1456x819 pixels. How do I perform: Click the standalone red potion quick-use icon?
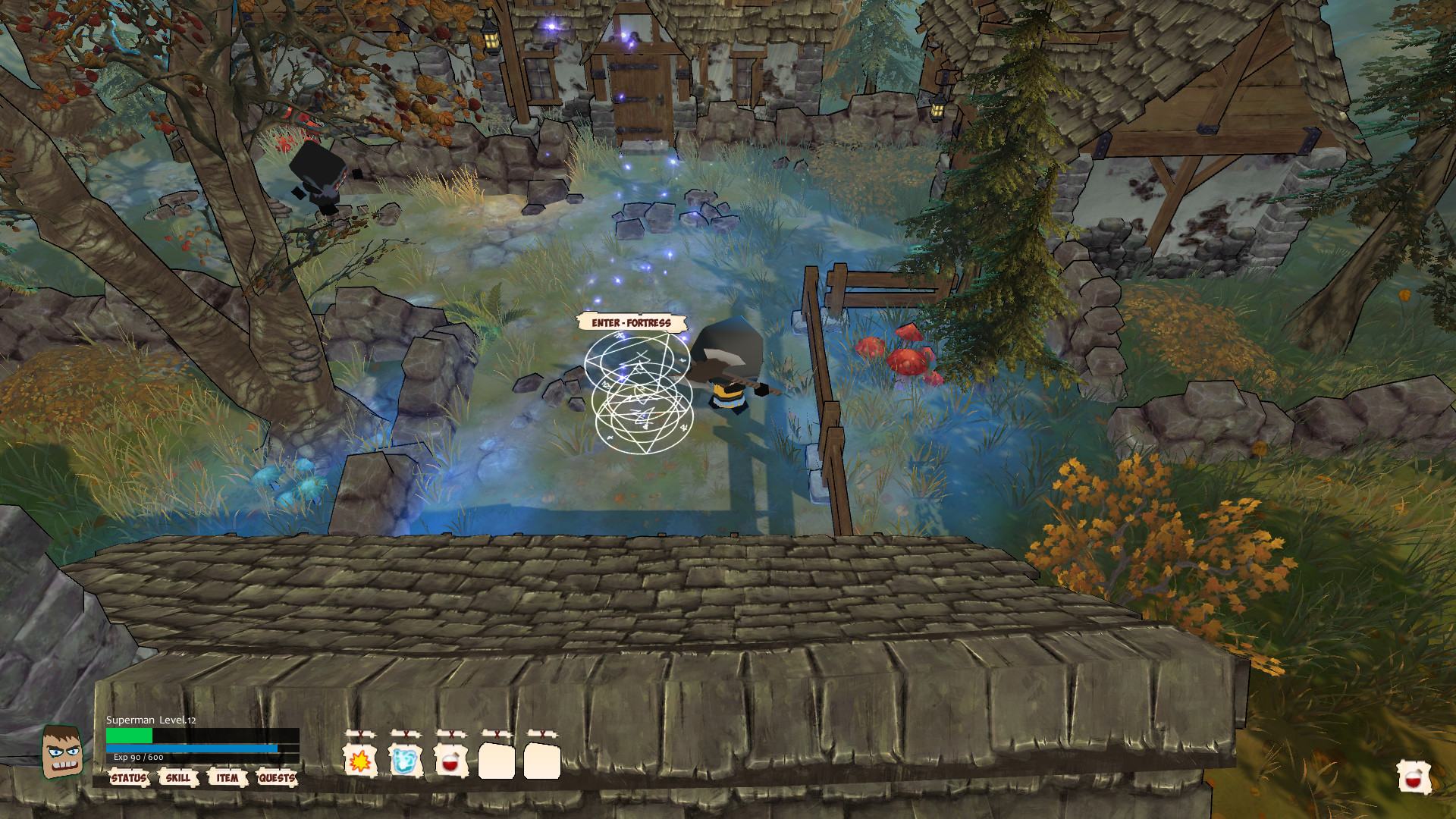pyautogui.click(x=1414, y=778)
